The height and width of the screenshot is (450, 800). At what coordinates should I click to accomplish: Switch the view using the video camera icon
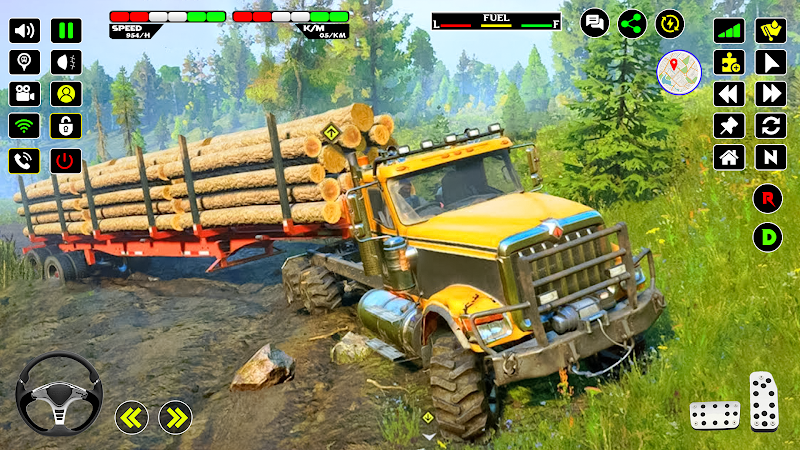24,94
